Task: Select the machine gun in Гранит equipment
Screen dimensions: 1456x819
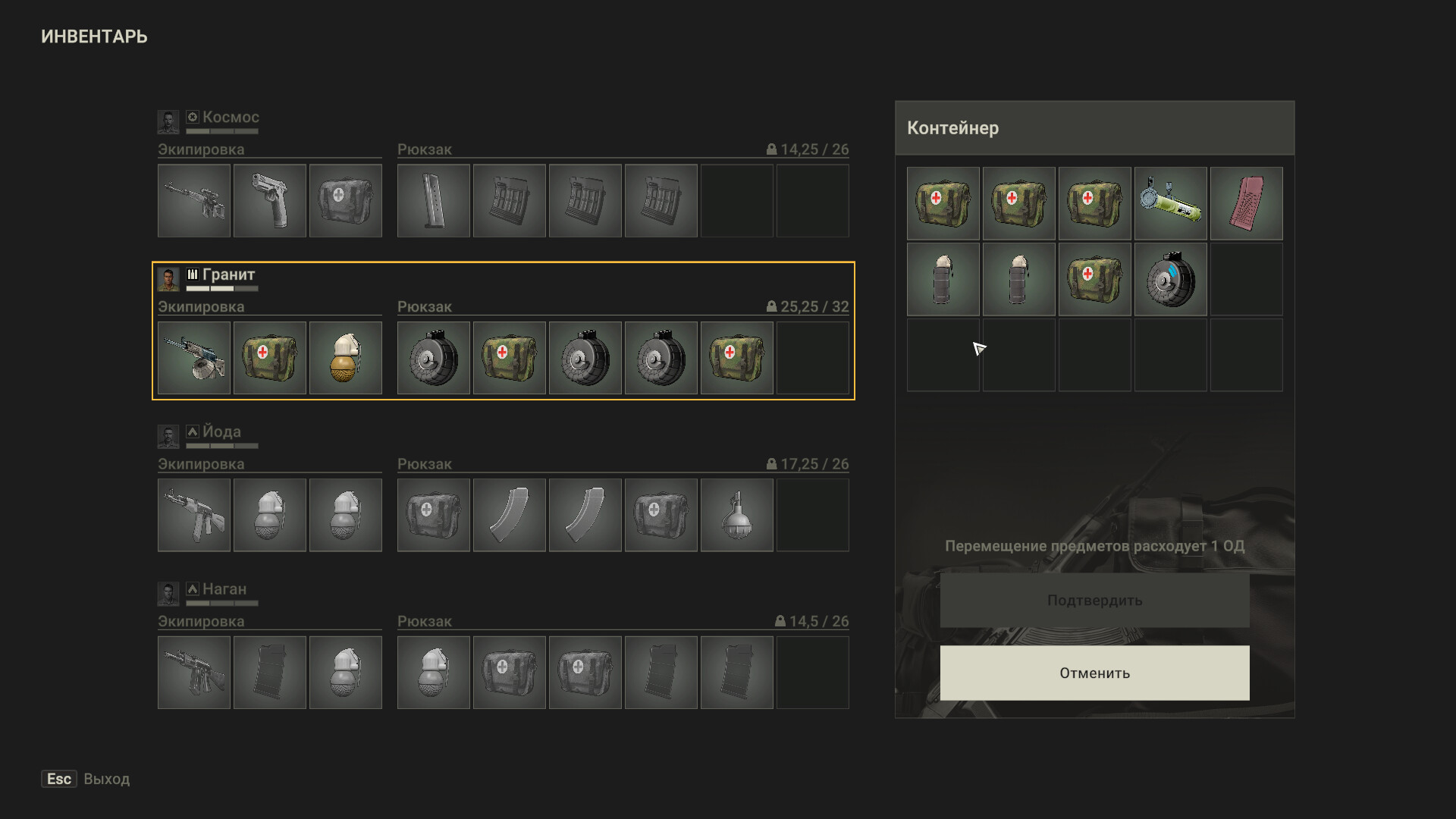Action: coord(193,357)
